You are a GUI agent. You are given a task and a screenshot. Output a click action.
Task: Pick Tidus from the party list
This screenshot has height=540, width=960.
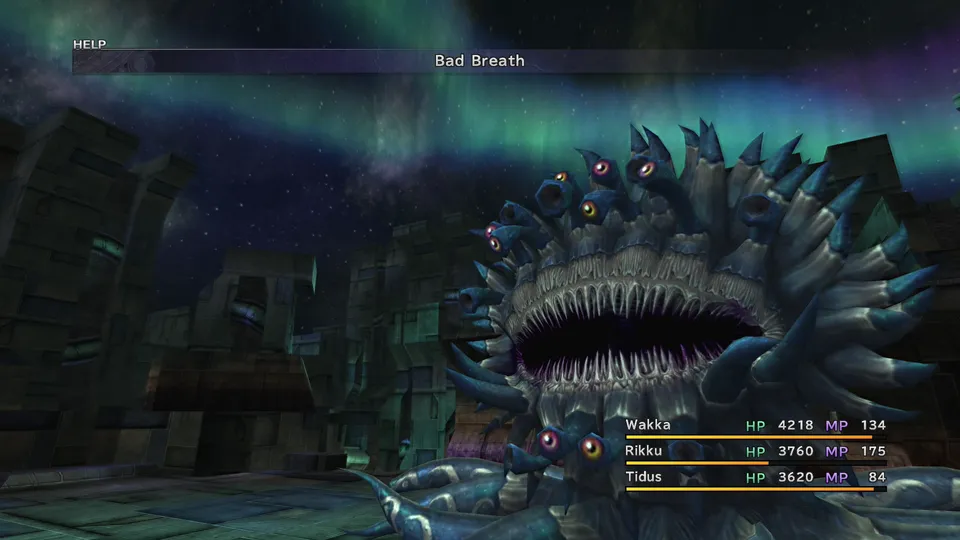click(x=644, y=477)
